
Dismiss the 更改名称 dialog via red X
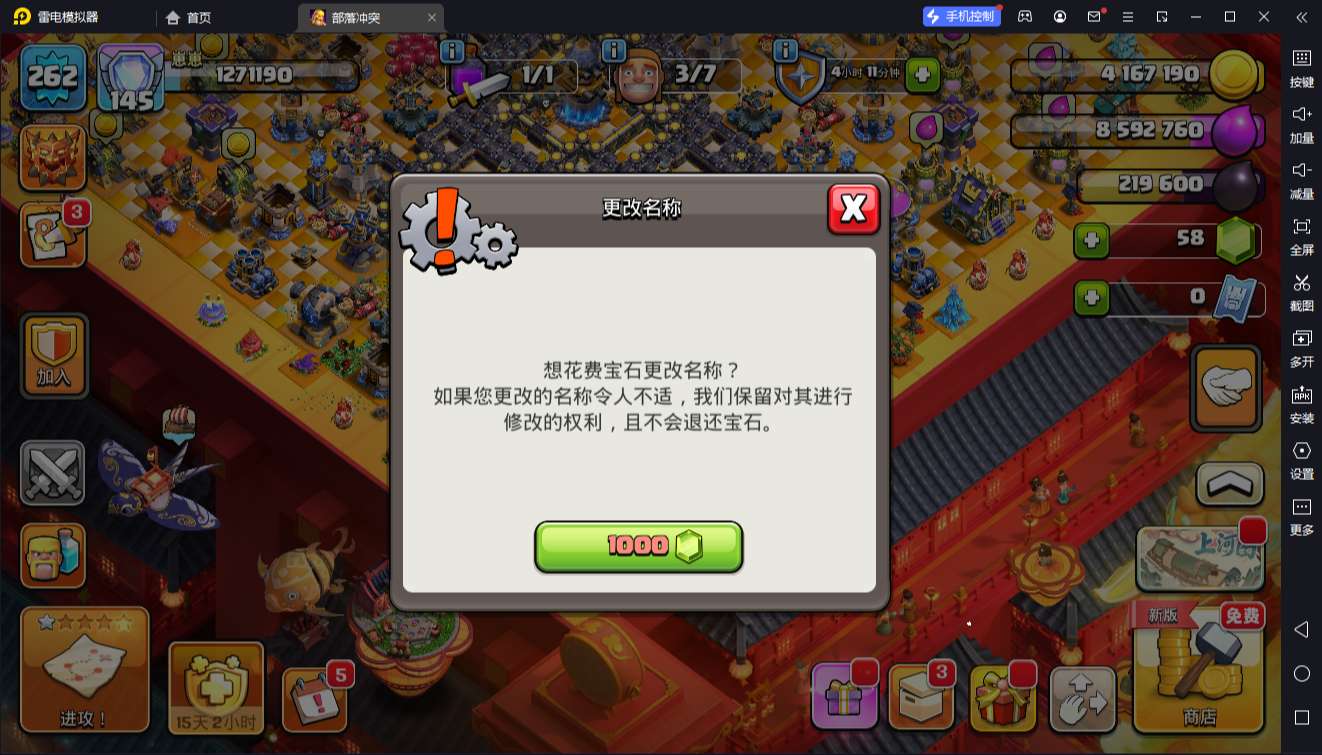click(x=854, y=208)
